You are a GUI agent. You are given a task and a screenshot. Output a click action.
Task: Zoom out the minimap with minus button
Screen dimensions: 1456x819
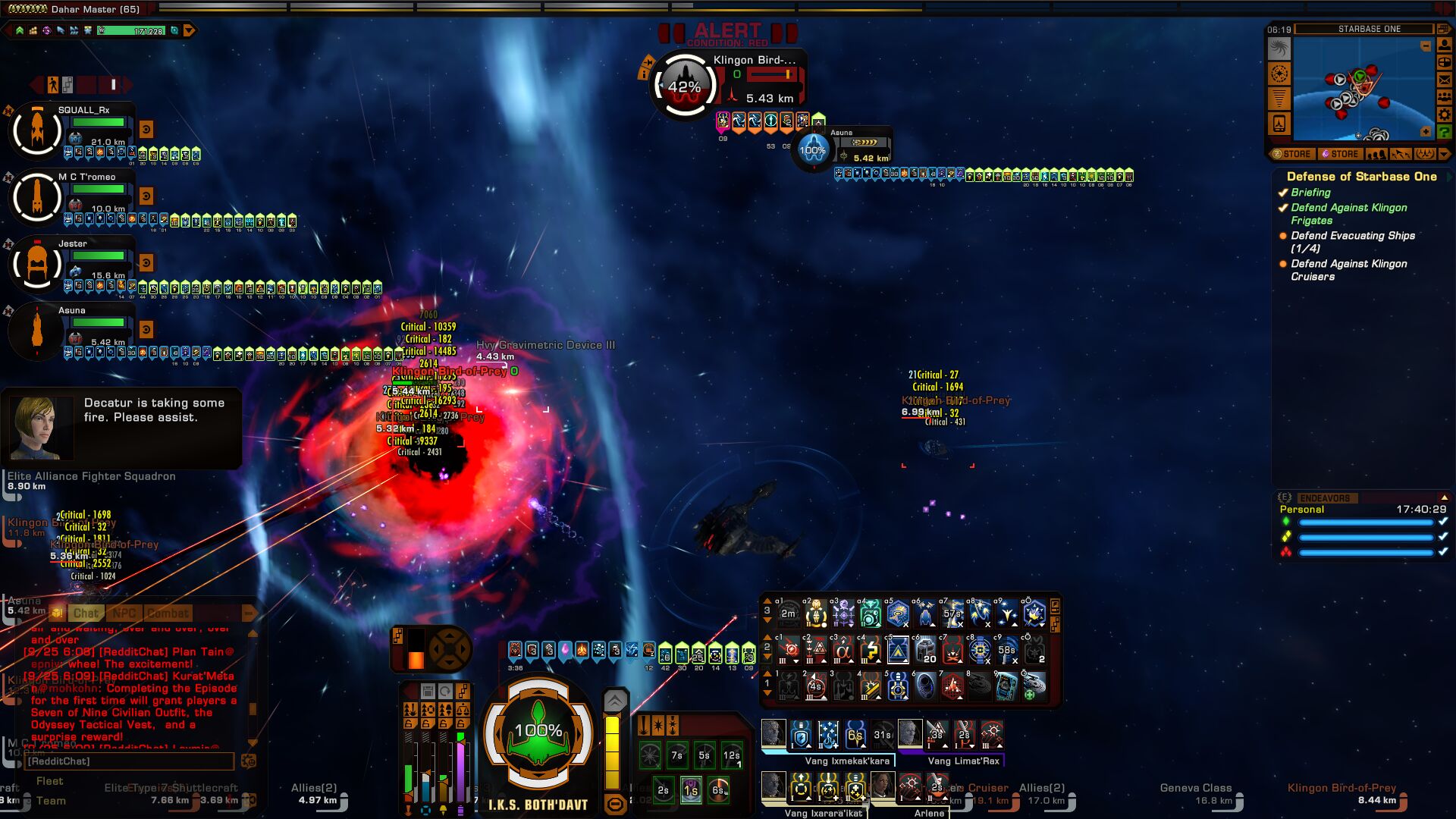(1426, 46)
